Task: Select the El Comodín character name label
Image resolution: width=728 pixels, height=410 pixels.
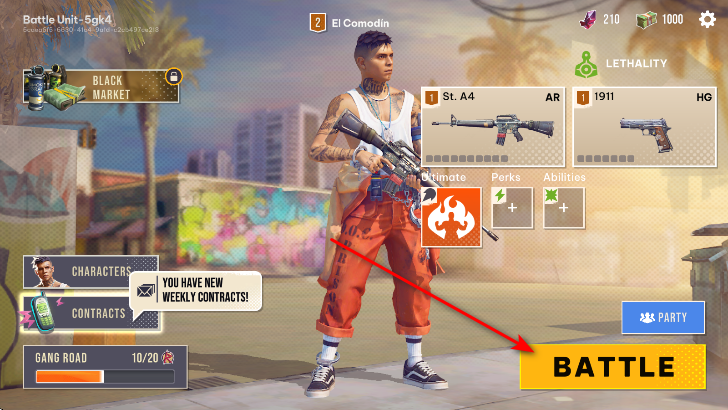Action: (352, 22)
